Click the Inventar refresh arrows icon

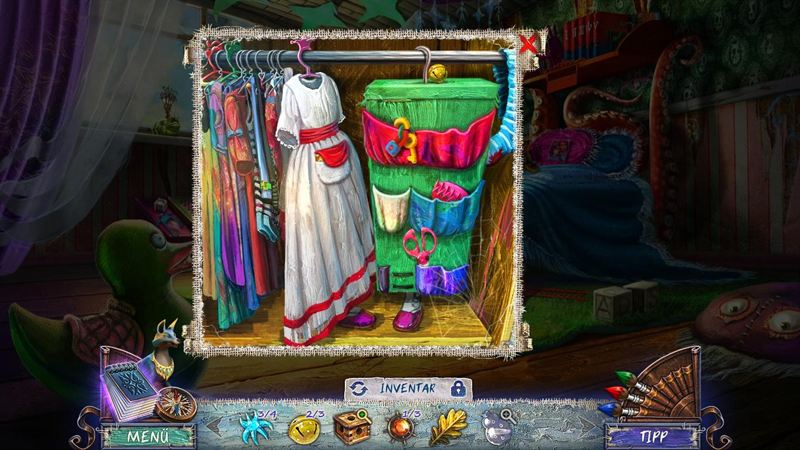(x=358, y=388)
